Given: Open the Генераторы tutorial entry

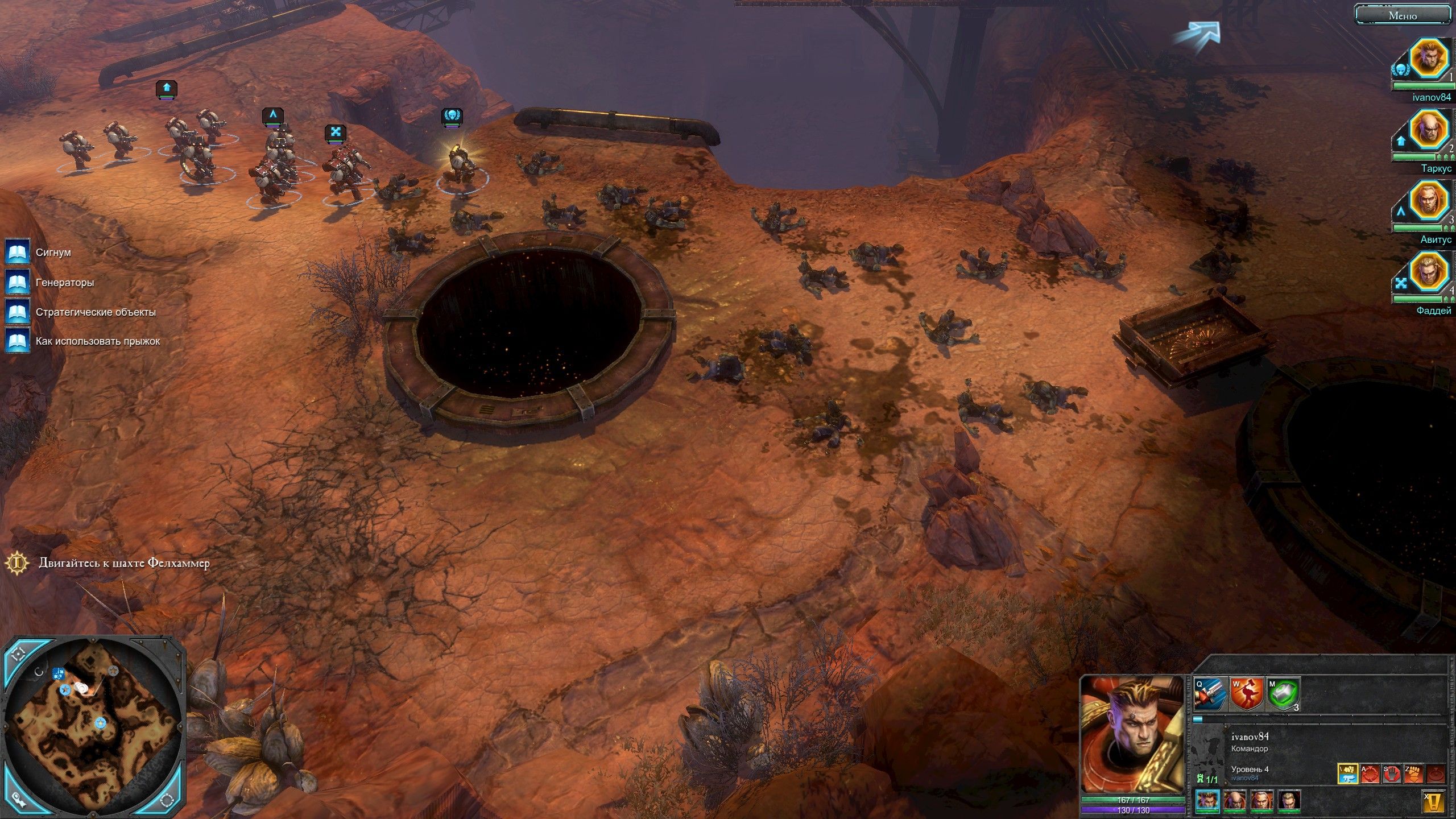Looking at the screenshot, I should point(18,282).
